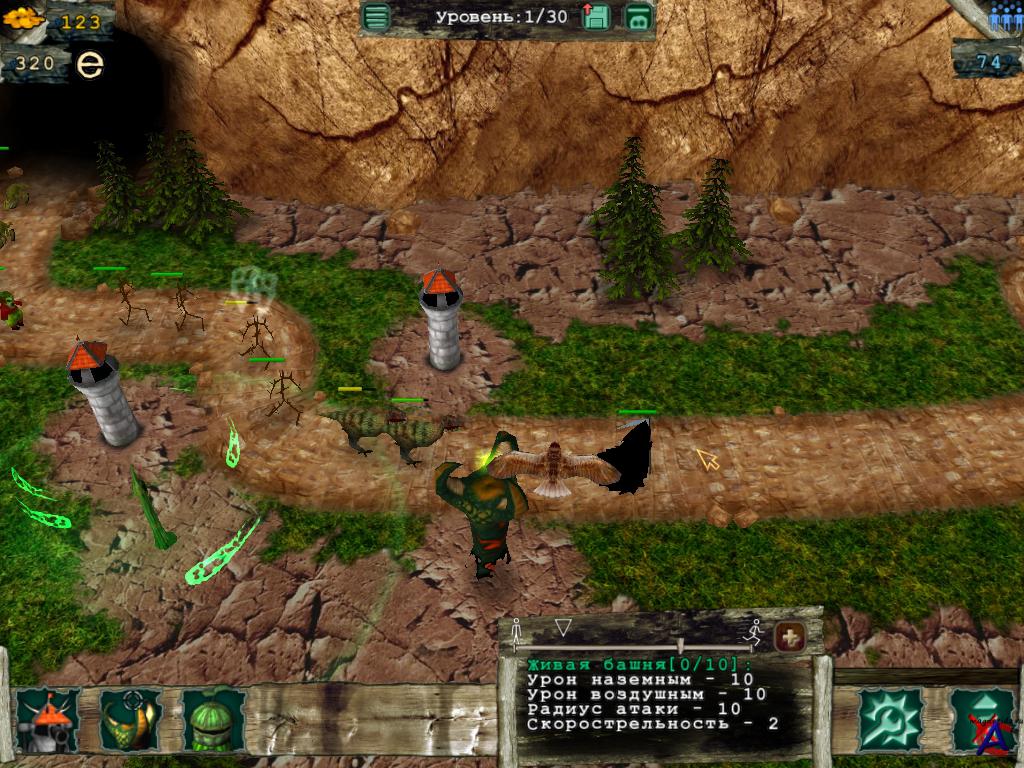
Task: Open the main menu with the lines icon
Action: [x=376, y=17]
